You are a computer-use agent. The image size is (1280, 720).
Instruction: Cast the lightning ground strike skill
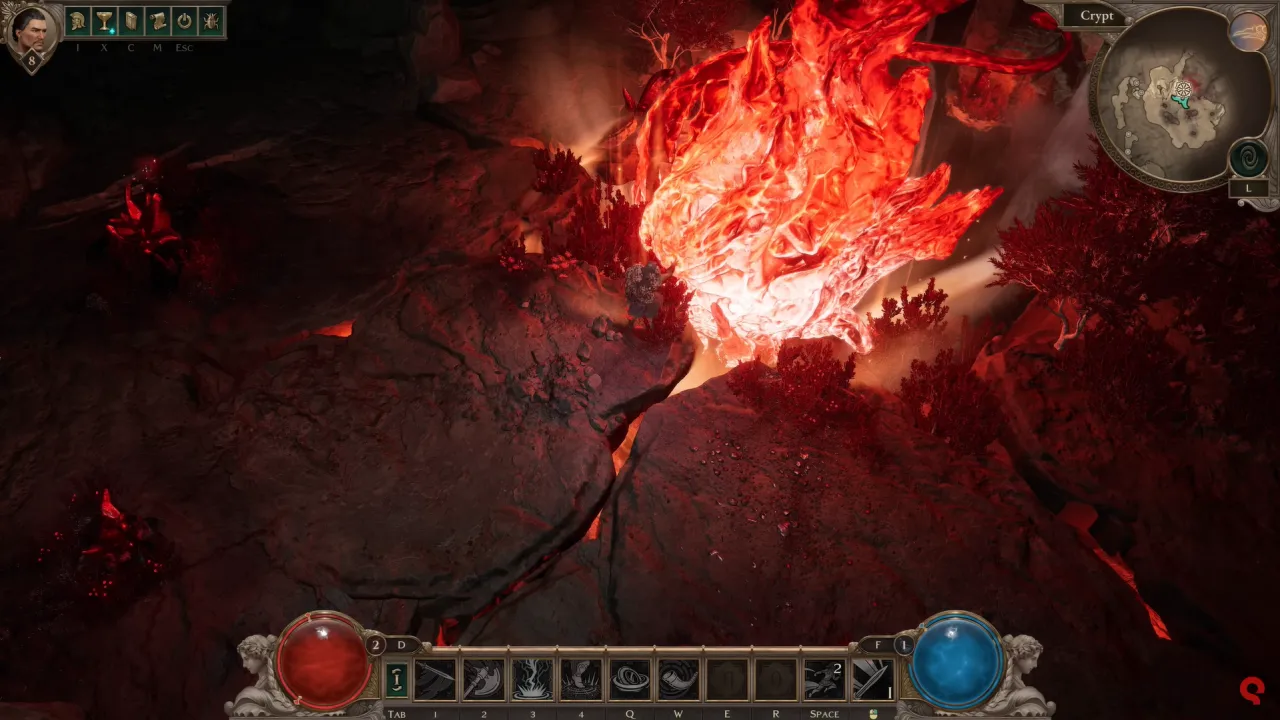pos(532,679)
